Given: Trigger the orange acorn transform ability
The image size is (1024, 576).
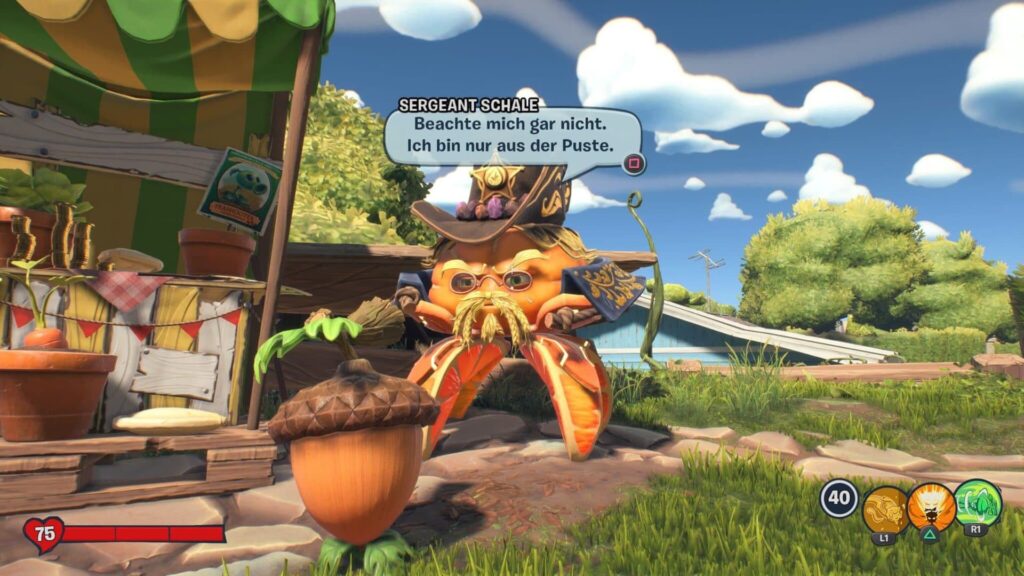Looking at the screenshot, I should (931, 507).
